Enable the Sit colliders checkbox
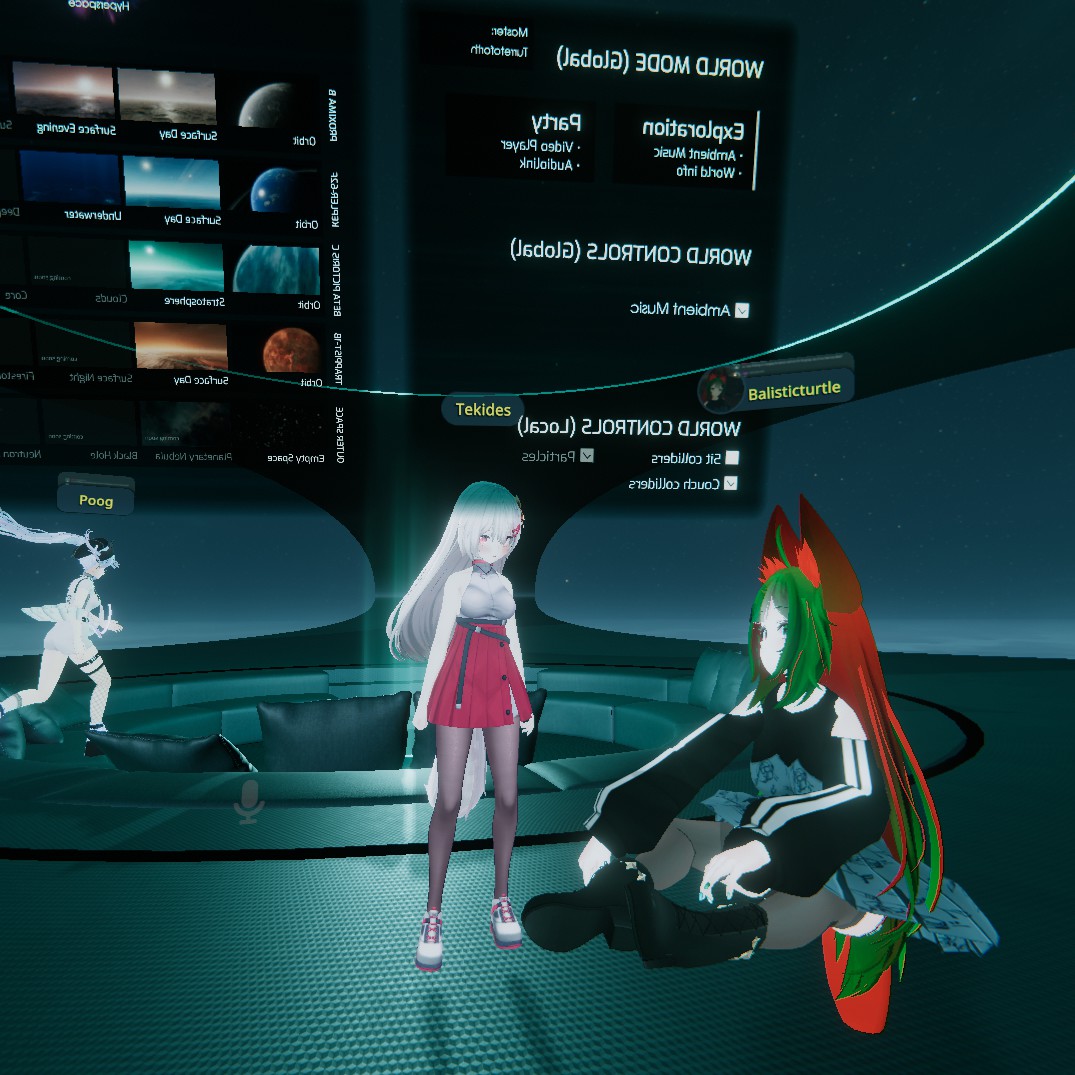The height and width of the screenshot is (1075, 1075). 732,458
